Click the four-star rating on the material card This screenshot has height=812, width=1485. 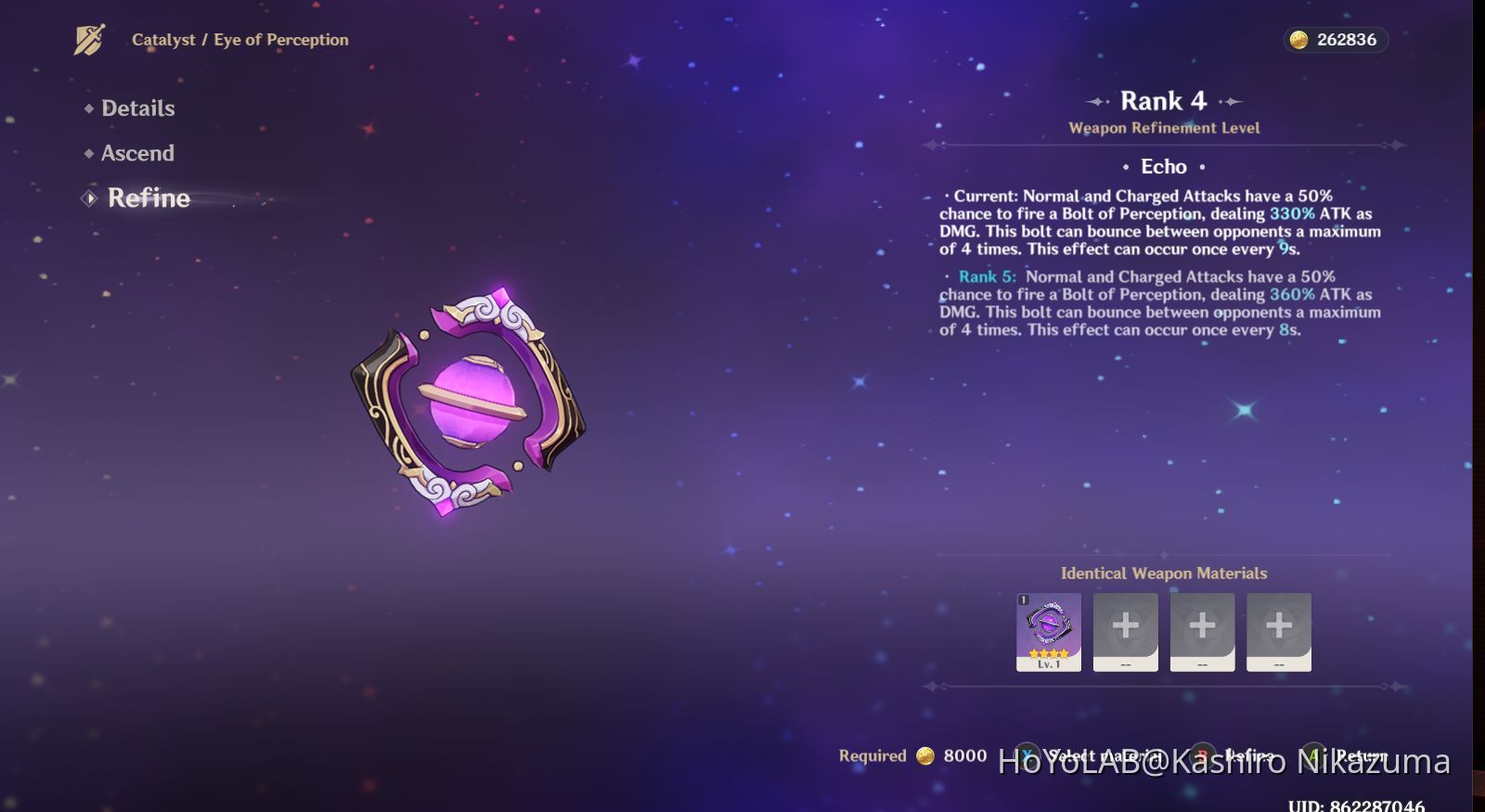click(x=1048, y=654)
